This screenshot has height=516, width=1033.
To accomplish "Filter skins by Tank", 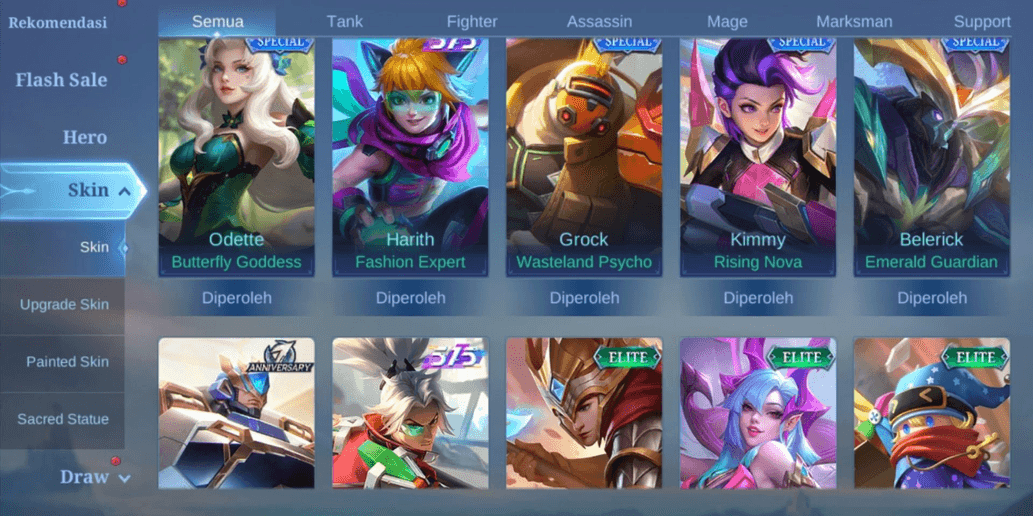I will 345,21.
